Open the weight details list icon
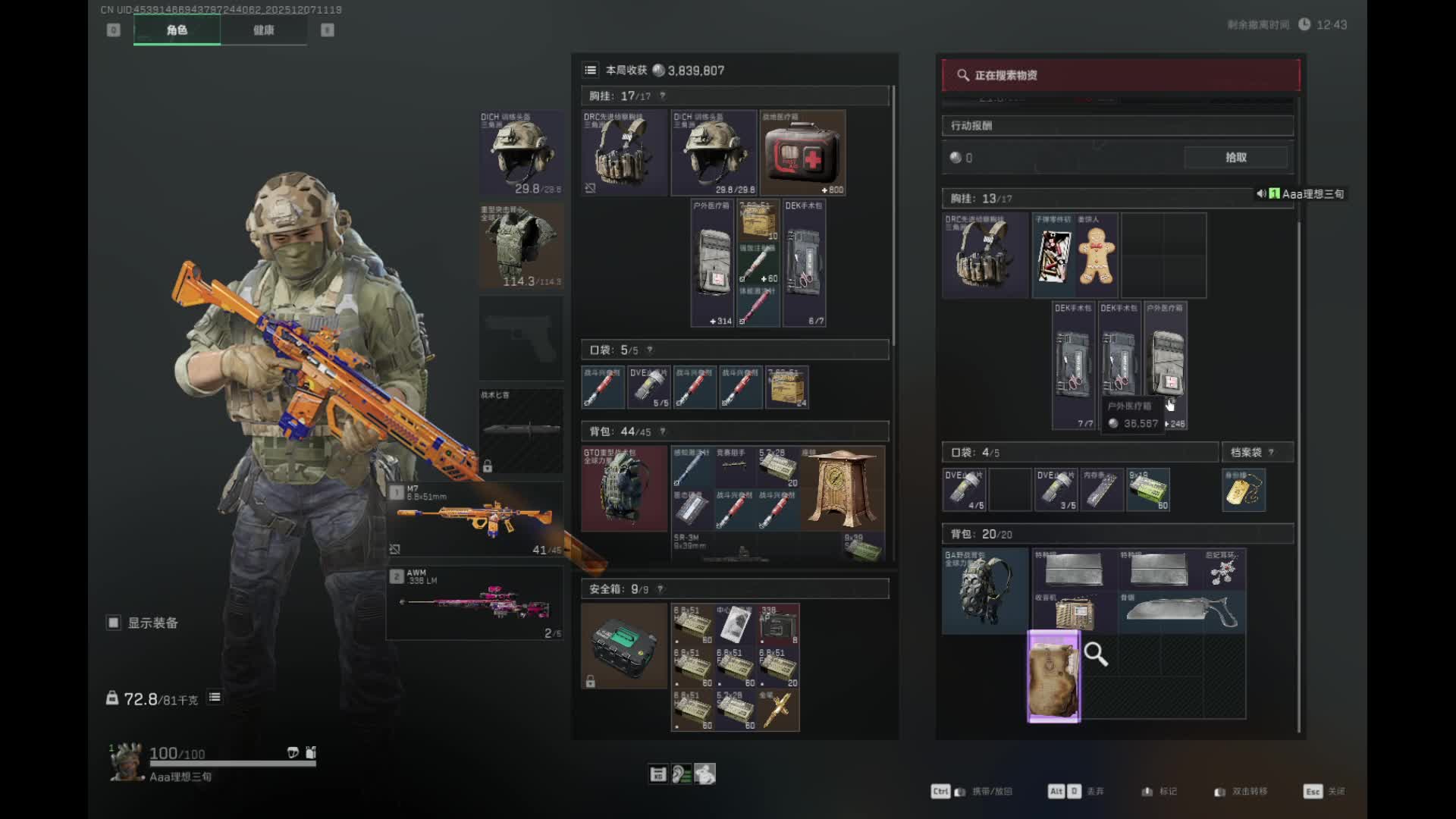Viewport: 1456px width, 819px height. pos(215,698)
